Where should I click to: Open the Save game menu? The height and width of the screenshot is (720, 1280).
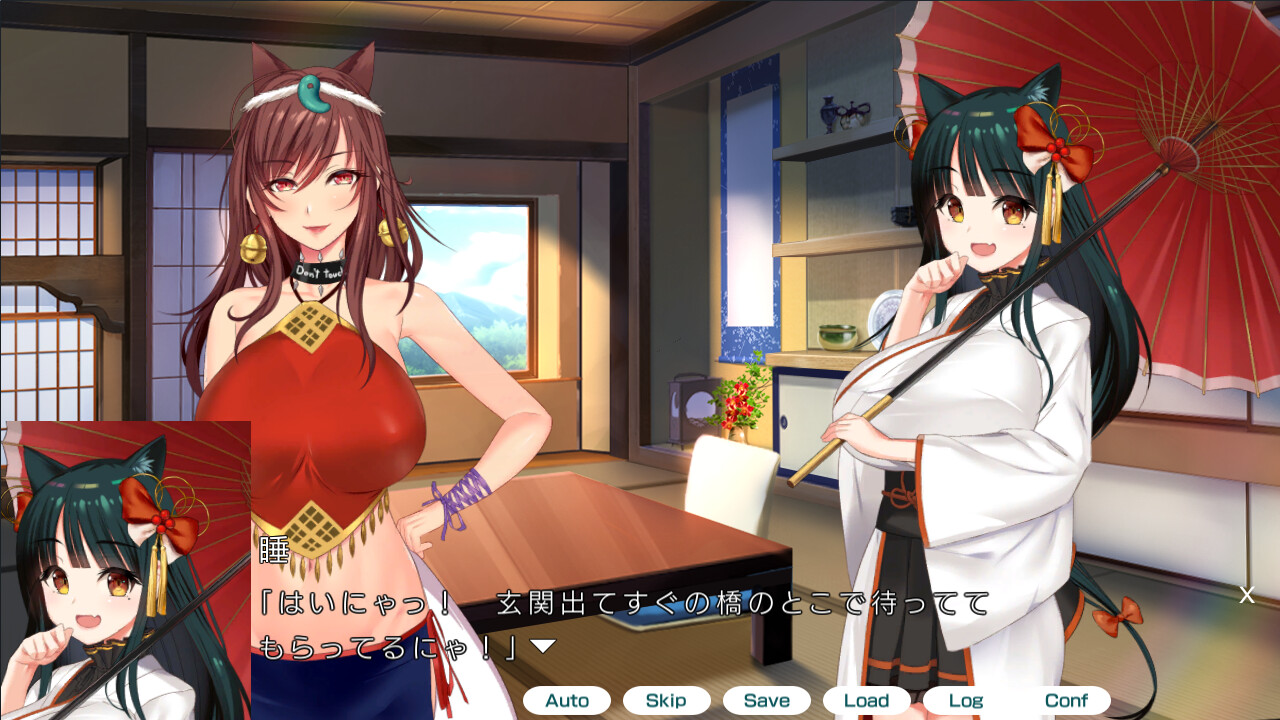[766, 700]
